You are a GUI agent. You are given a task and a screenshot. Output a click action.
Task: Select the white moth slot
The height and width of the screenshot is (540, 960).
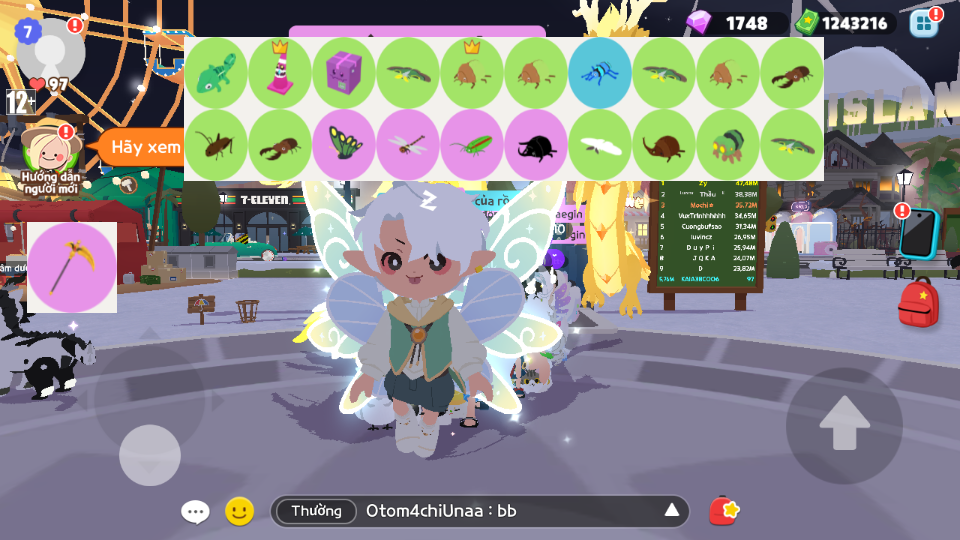tap(600, 145)
